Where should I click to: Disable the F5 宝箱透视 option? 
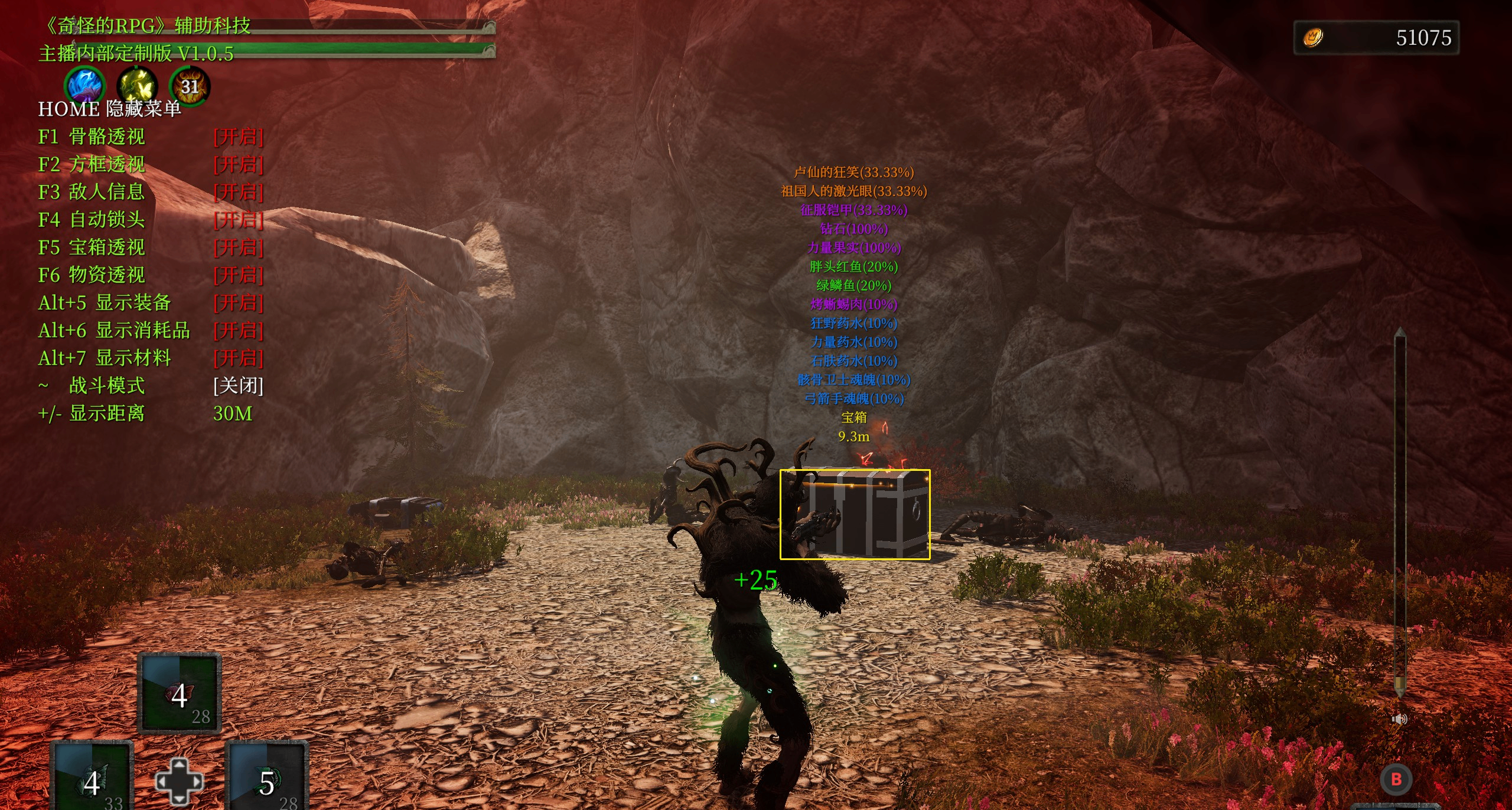(238, 248)
